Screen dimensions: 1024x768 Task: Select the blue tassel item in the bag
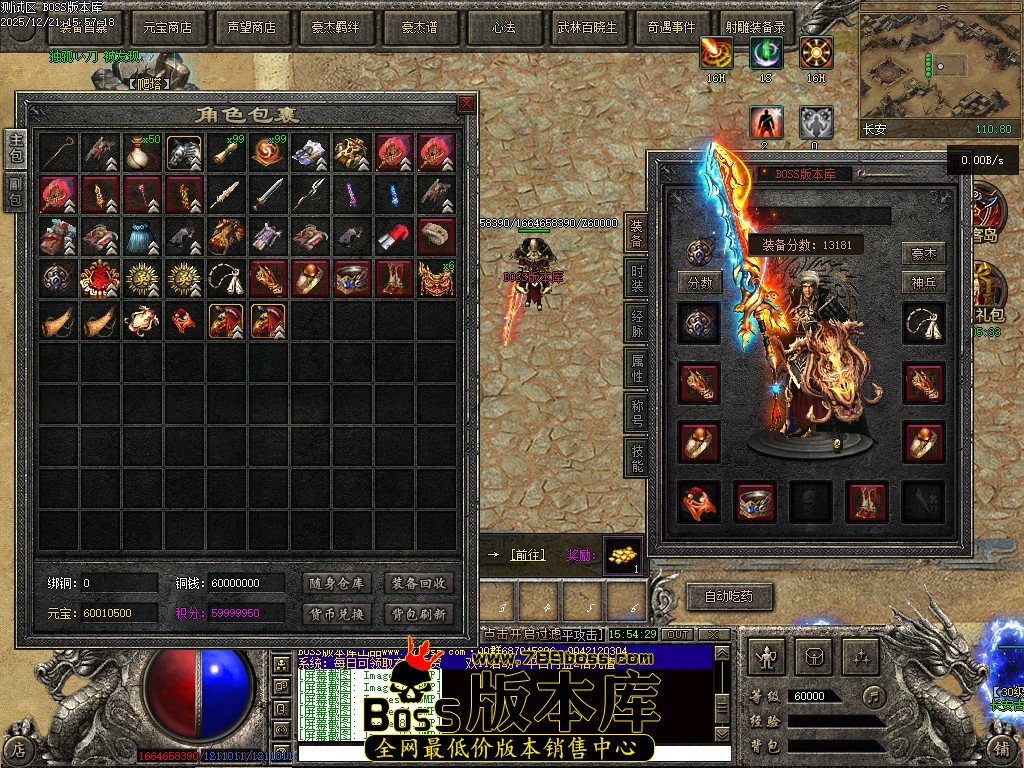tap(143, 236)
